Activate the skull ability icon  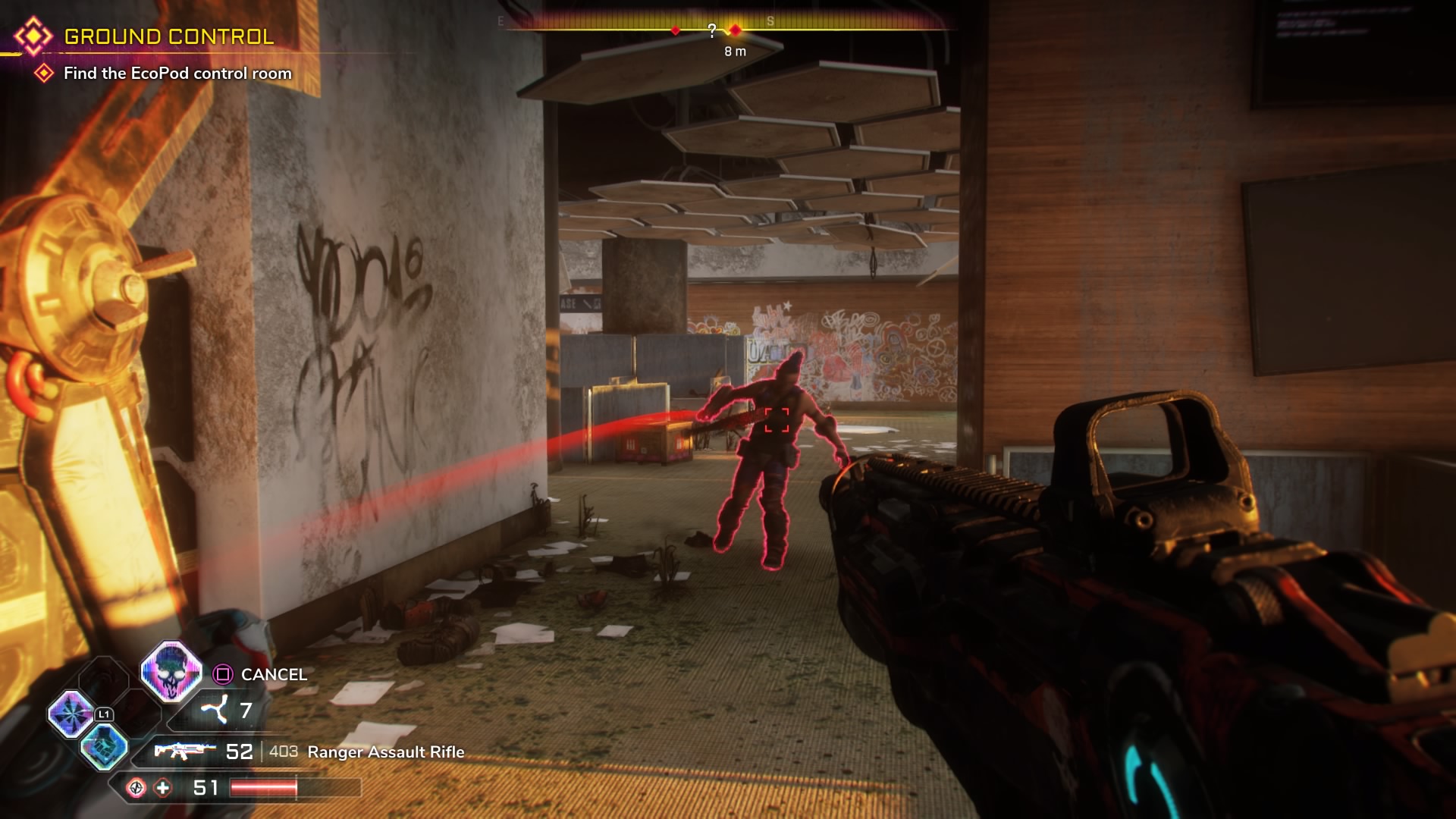pos(171,670)
